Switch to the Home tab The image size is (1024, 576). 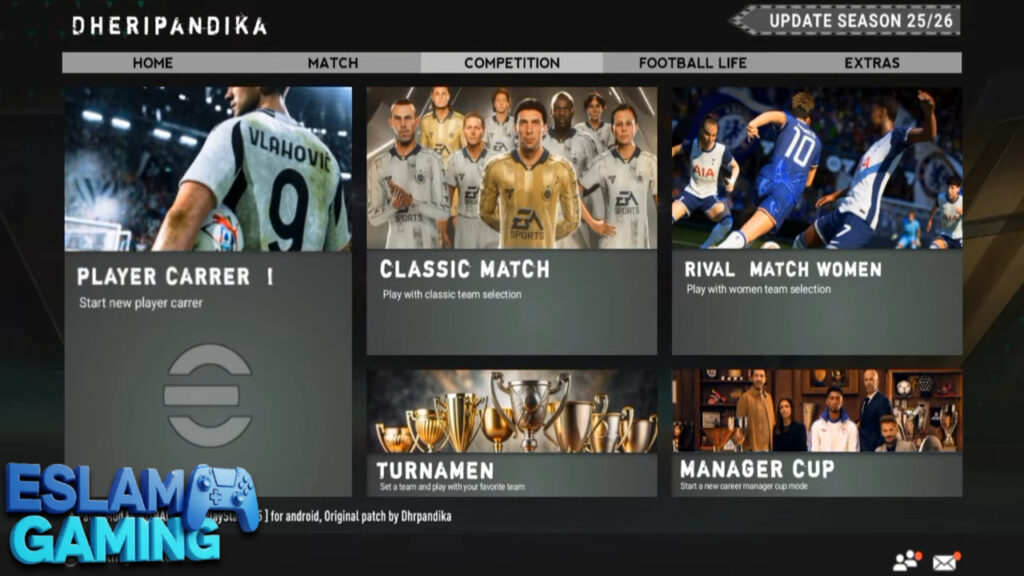point(153,63)
